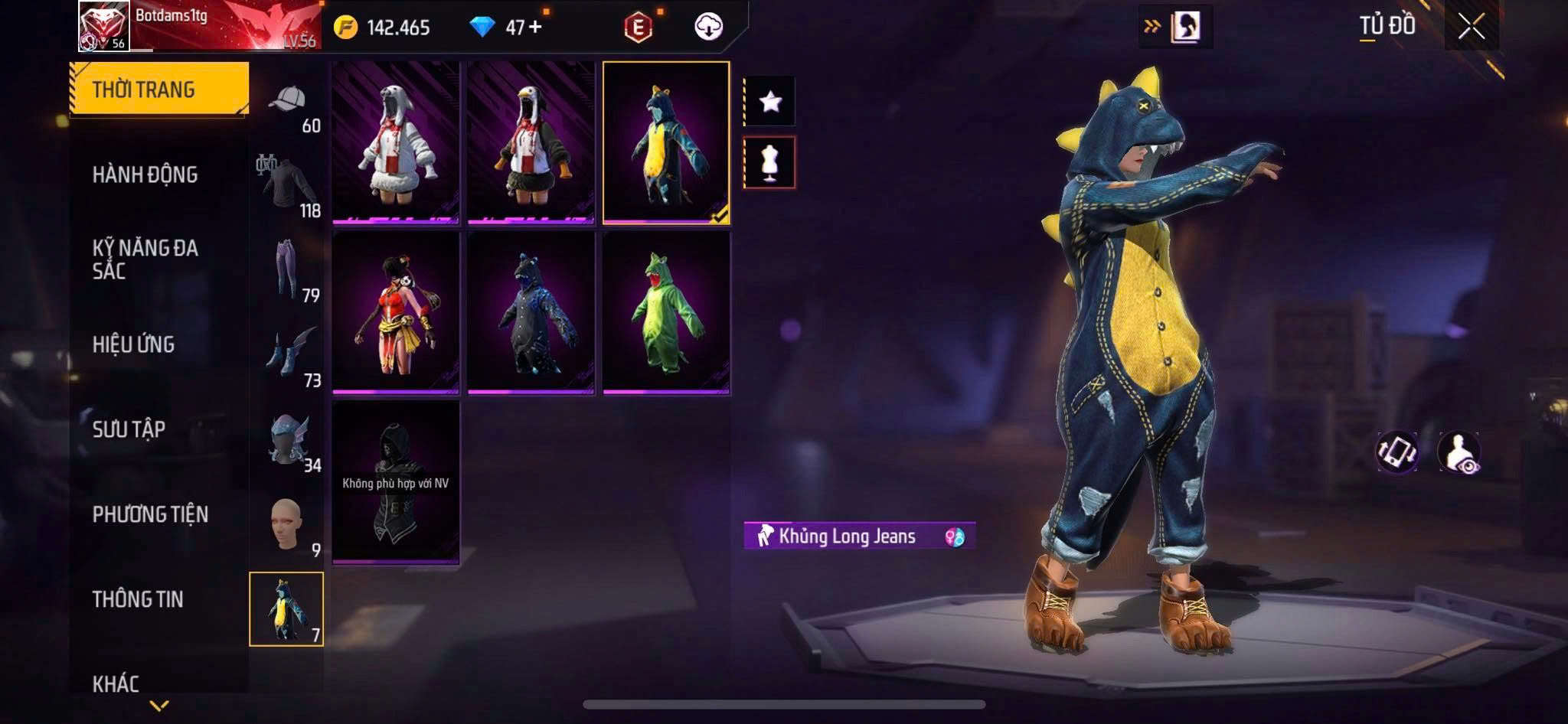Screen dimensions: 1568x724
Task: Toggle the character preview eye icon
Action: point(1459,452)
